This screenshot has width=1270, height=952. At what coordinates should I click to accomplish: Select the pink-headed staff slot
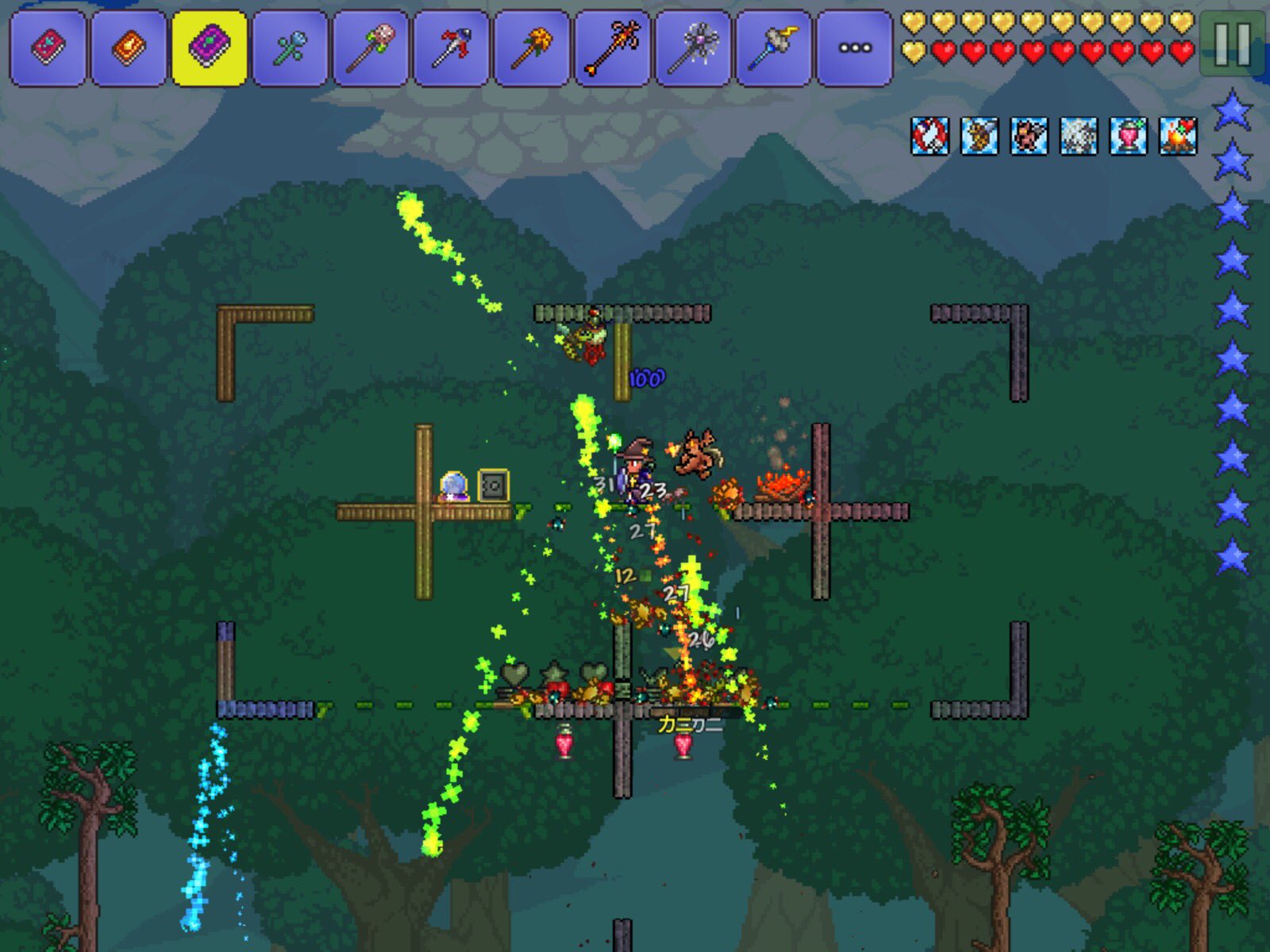click(x=371, y=48)
